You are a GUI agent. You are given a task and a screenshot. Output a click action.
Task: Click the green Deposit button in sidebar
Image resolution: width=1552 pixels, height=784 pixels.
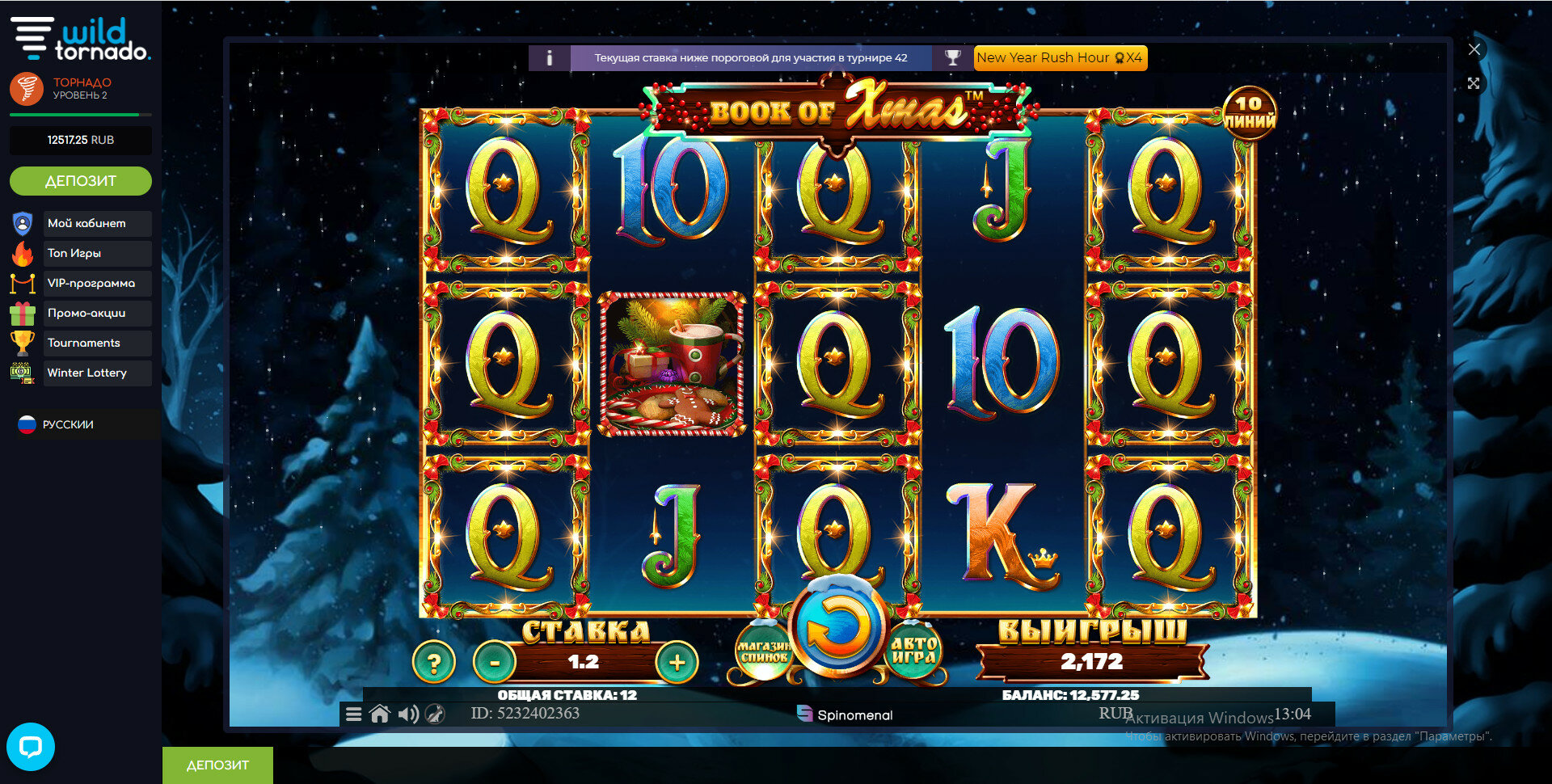[81, 181]
